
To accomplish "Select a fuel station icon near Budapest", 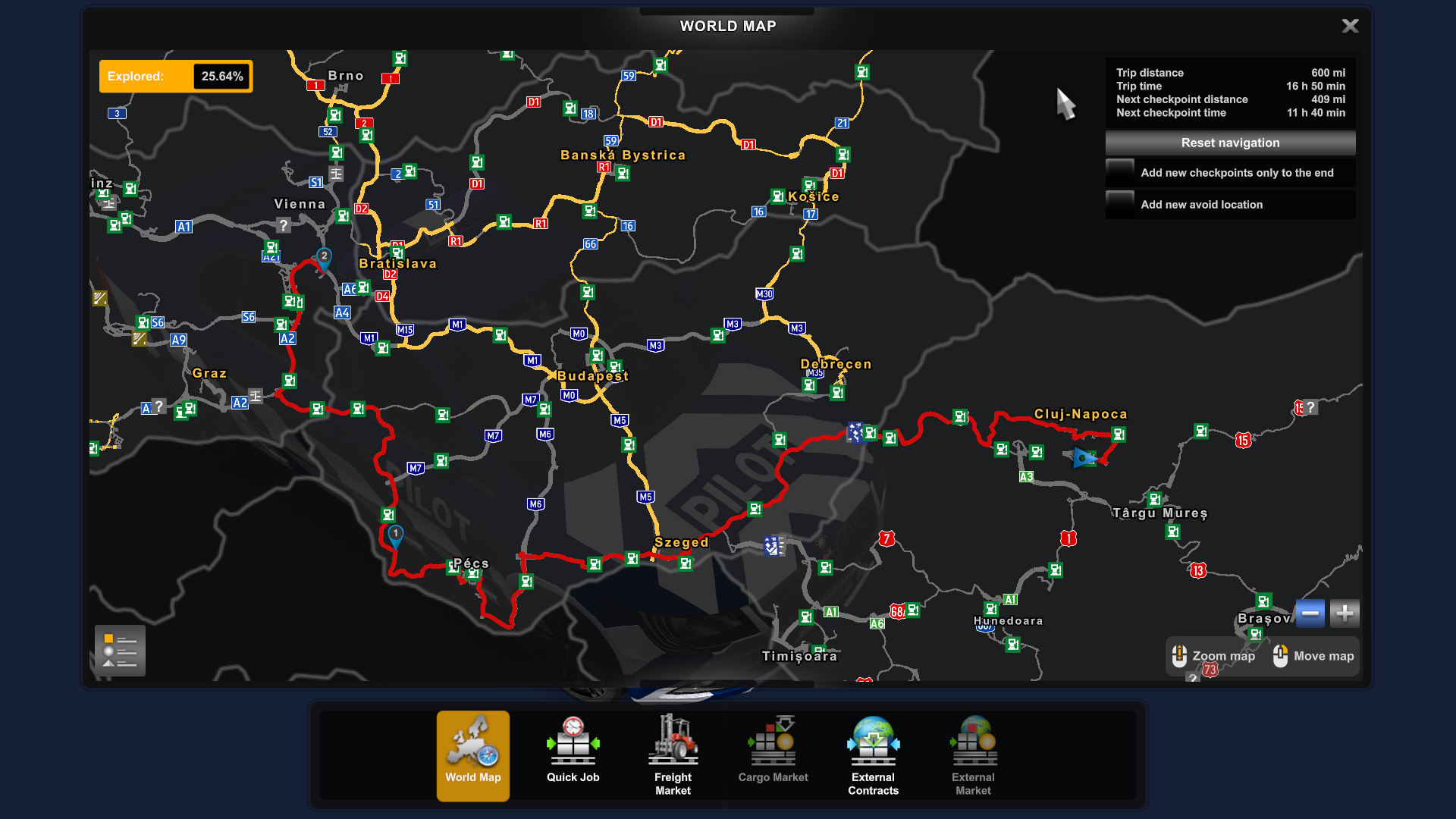I will pyautogui.click(x=597, y=356).
